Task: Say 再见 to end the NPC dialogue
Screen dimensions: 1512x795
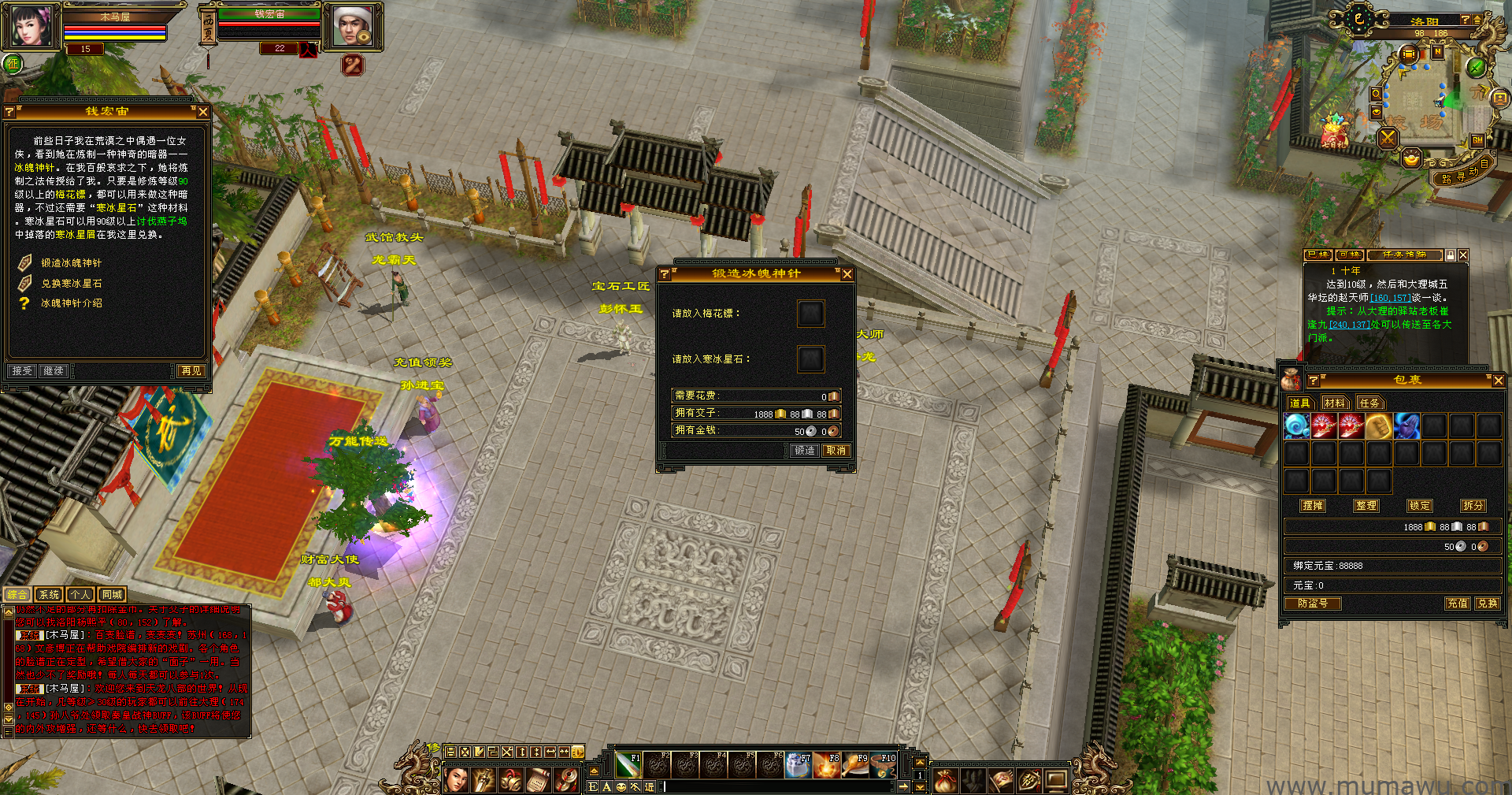Action: click(x=191, y=371)
